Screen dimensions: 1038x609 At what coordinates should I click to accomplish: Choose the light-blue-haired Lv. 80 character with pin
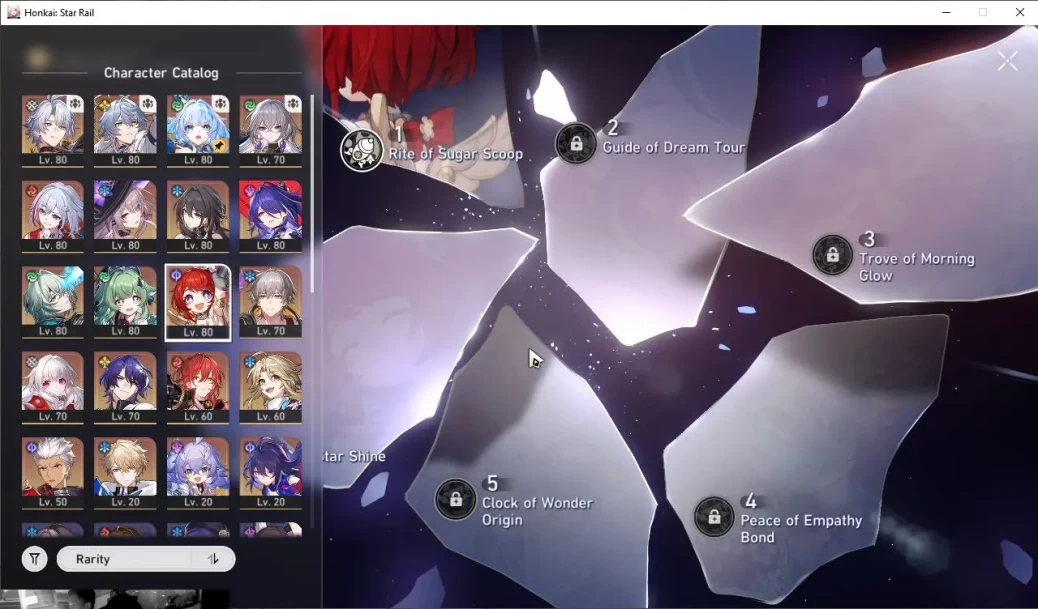tap(198, 130)
